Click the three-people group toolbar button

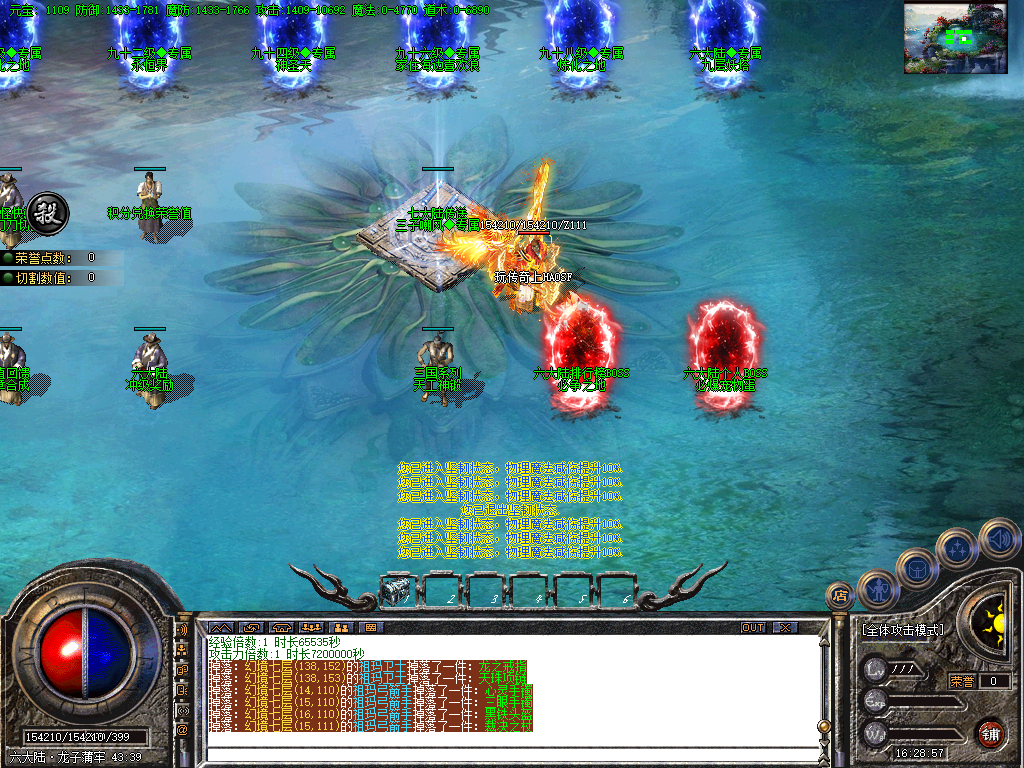310,627
